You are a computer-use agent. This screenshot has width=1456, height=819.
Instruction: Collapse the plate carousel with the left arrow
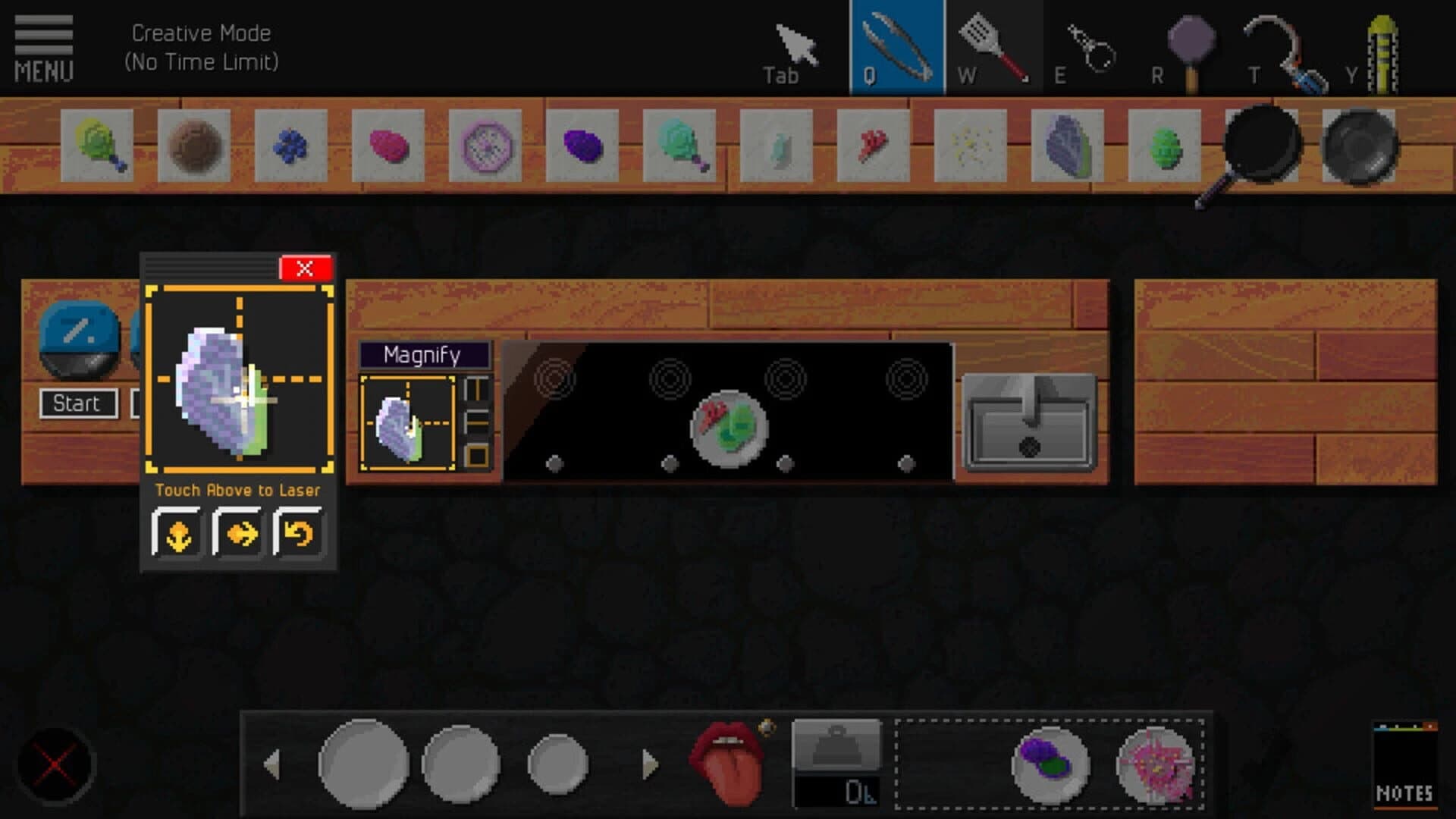(x=273, y=762)
